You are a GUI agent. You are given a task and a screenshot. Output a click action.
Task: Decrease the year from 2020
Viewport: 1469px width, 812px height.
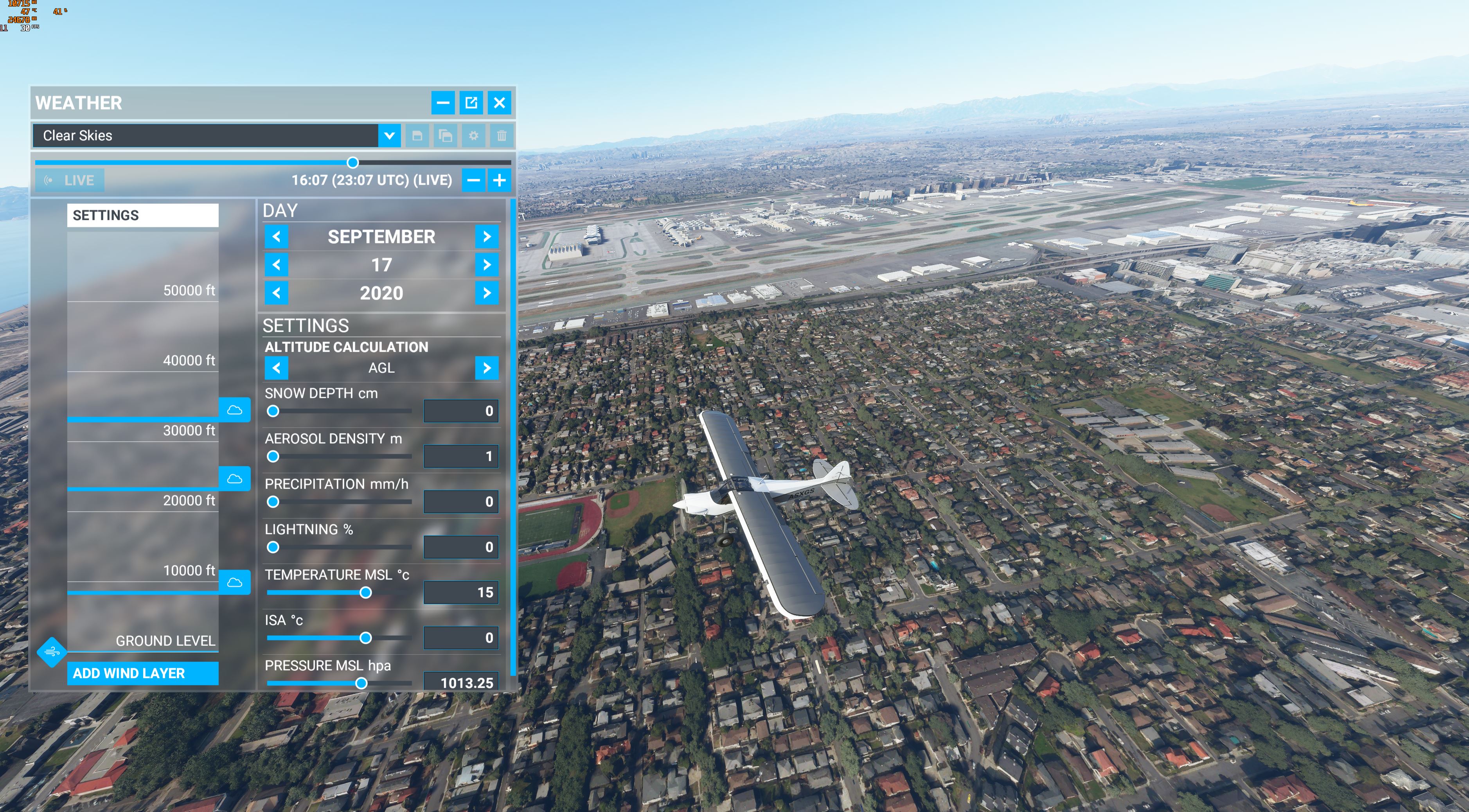[277, 293]
